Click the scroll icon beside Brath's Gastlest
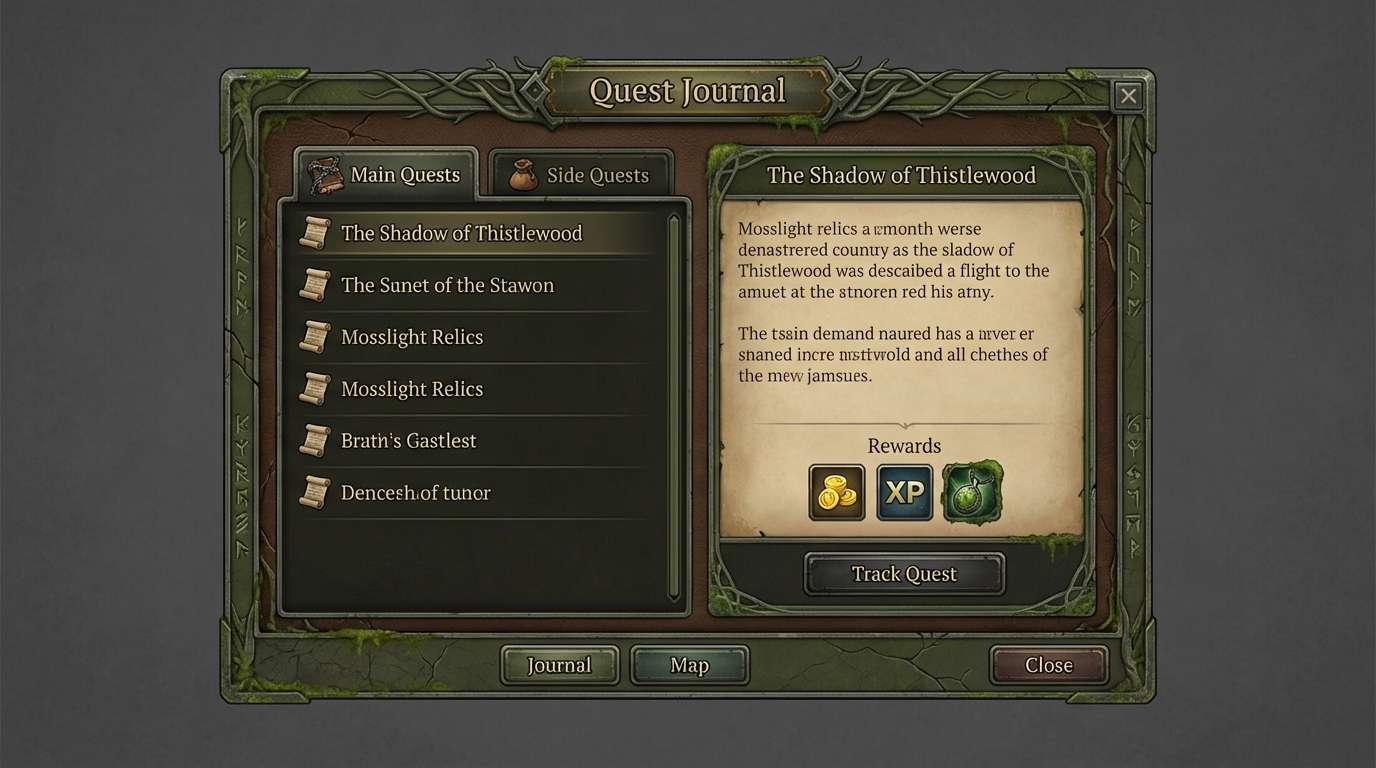 (x=315, y=440)
